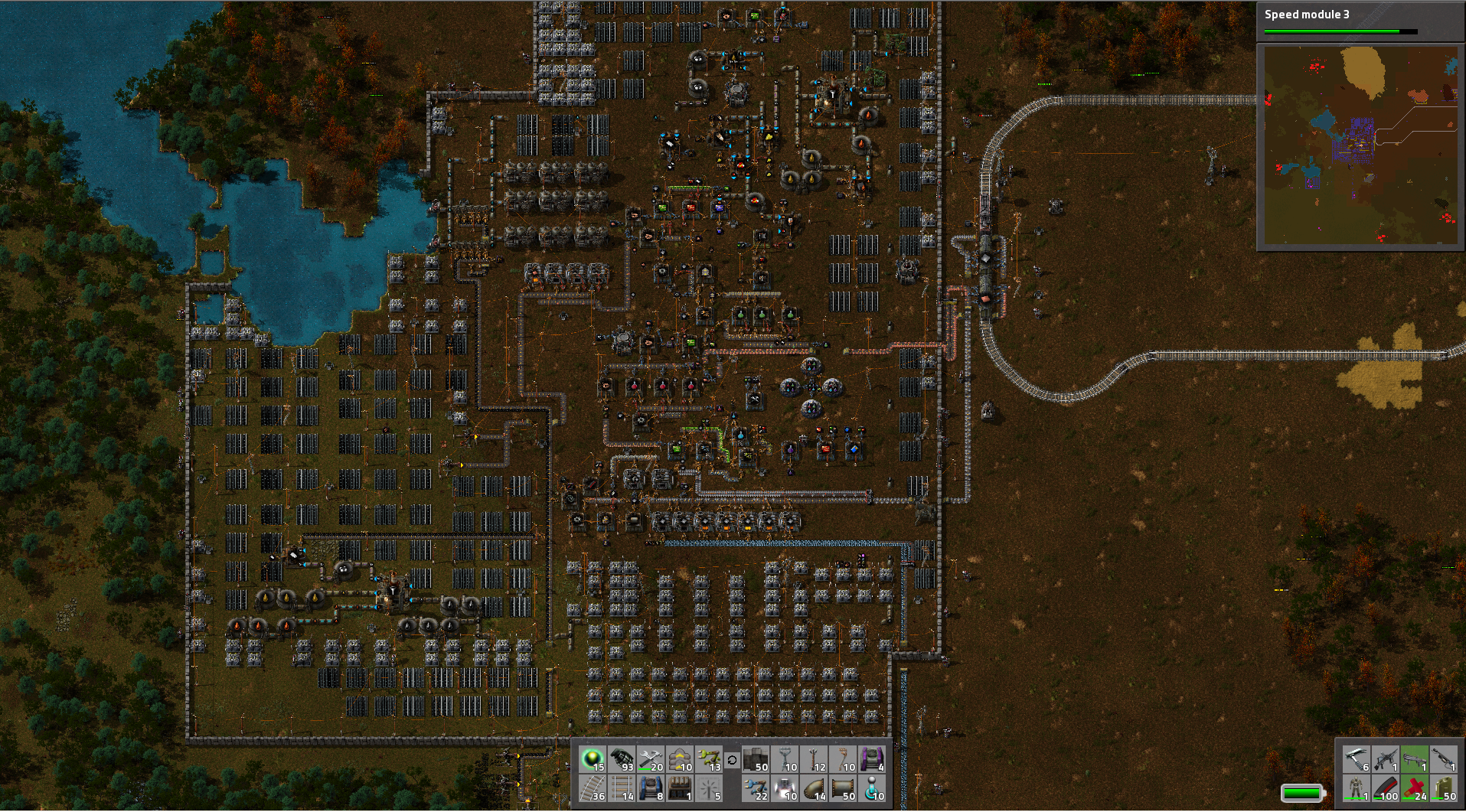Click the red shotgun shells ammo slot
1466x812 pixels.
tap(1414, 788)
